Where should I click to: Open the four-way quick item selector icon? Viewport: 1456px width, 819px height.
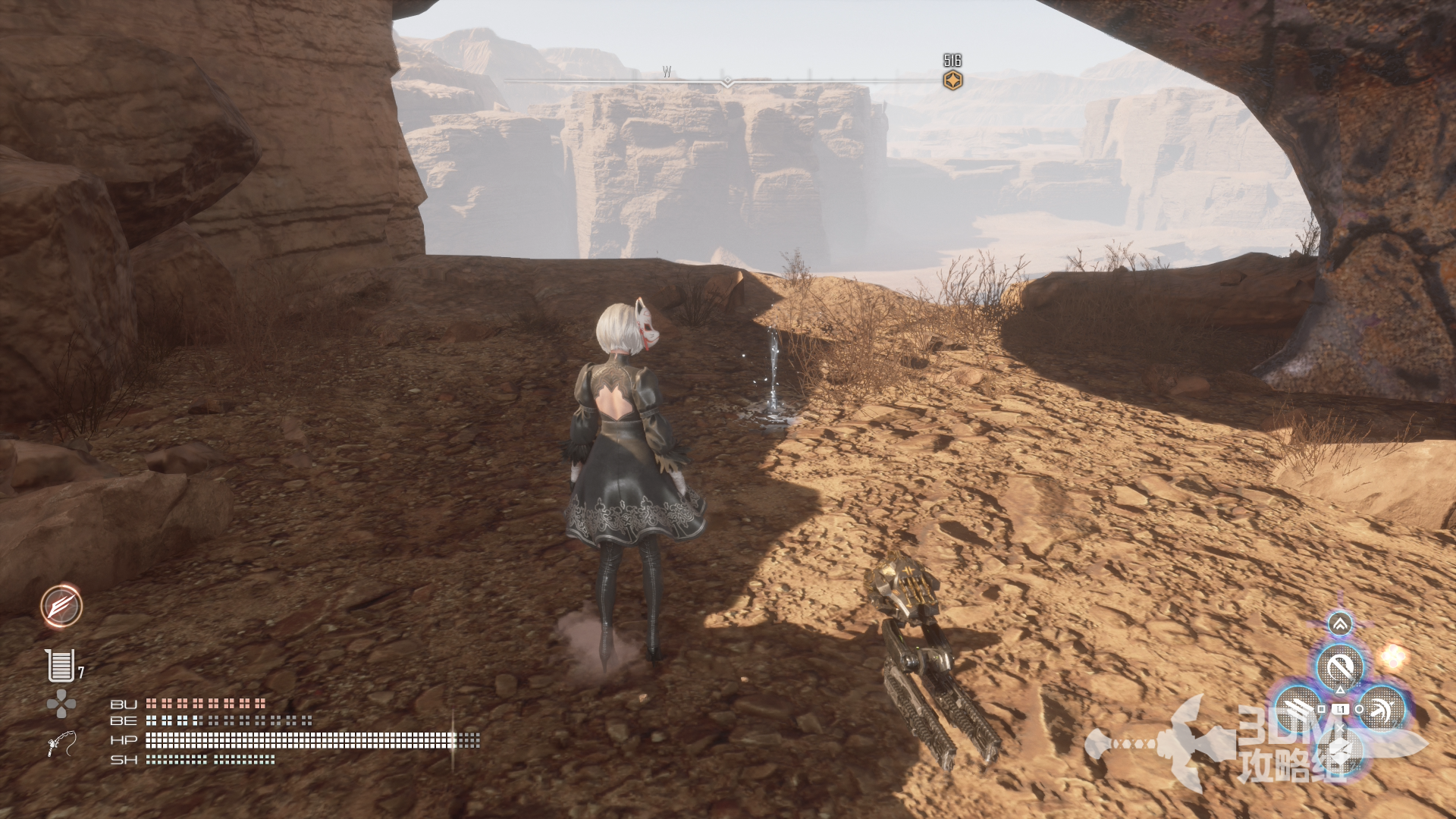(x=61, y=704)
